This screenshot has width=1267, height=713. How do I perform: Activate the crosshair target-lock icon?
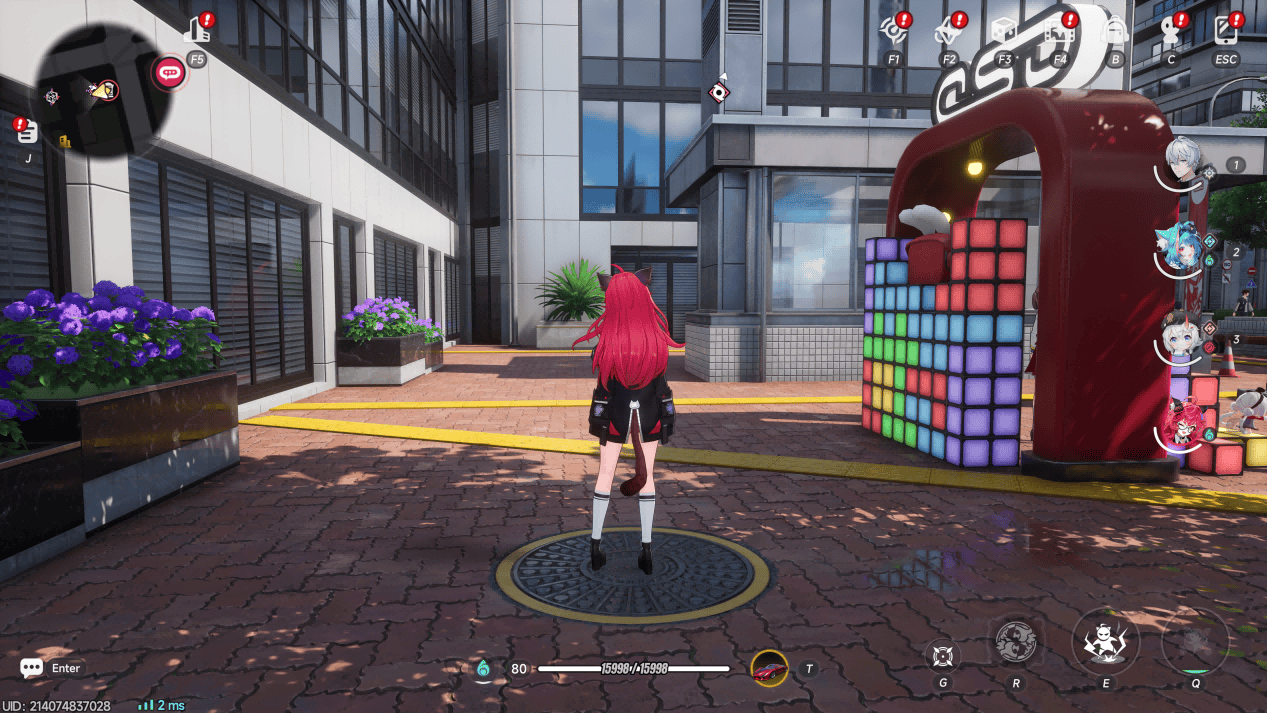[942, 655]
